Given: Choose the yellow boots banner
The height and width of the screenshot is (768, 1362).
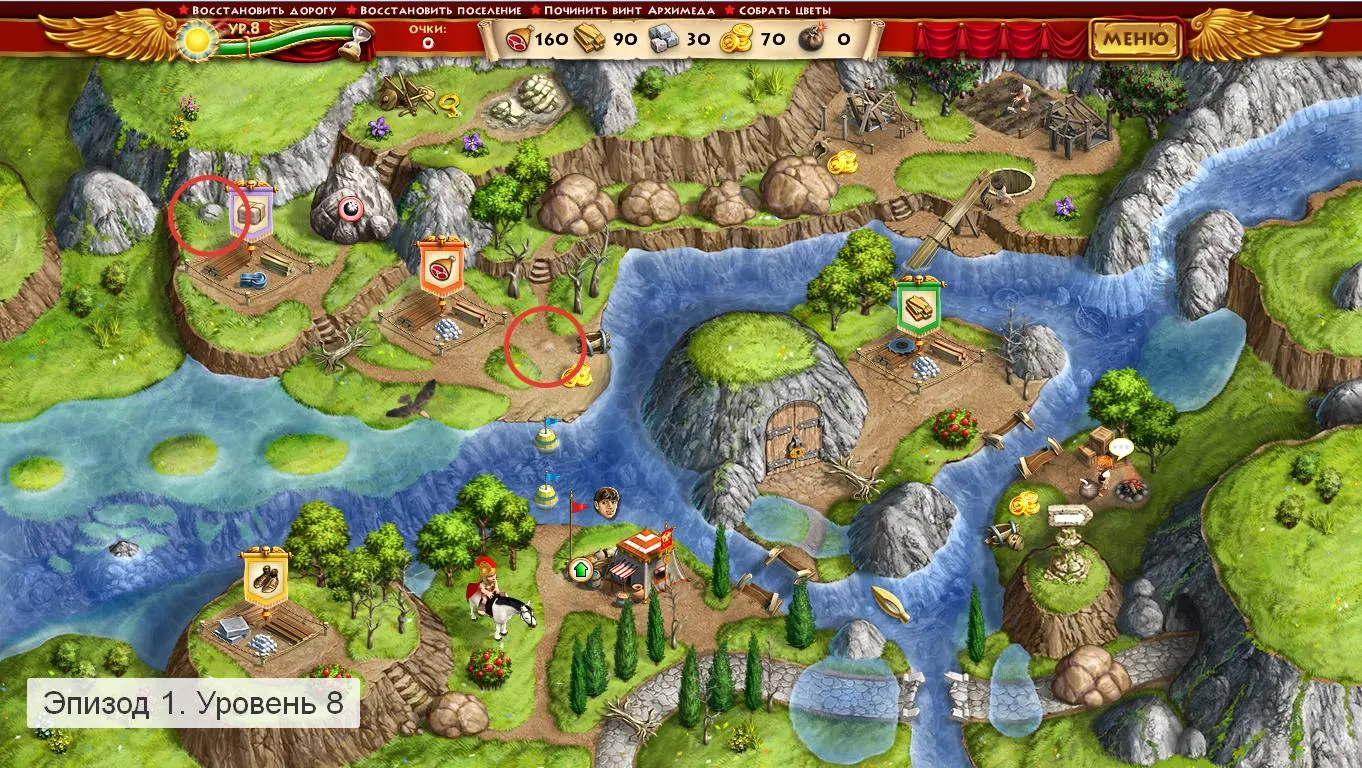Looking at the screenshot, I should (x=264, y=578).
